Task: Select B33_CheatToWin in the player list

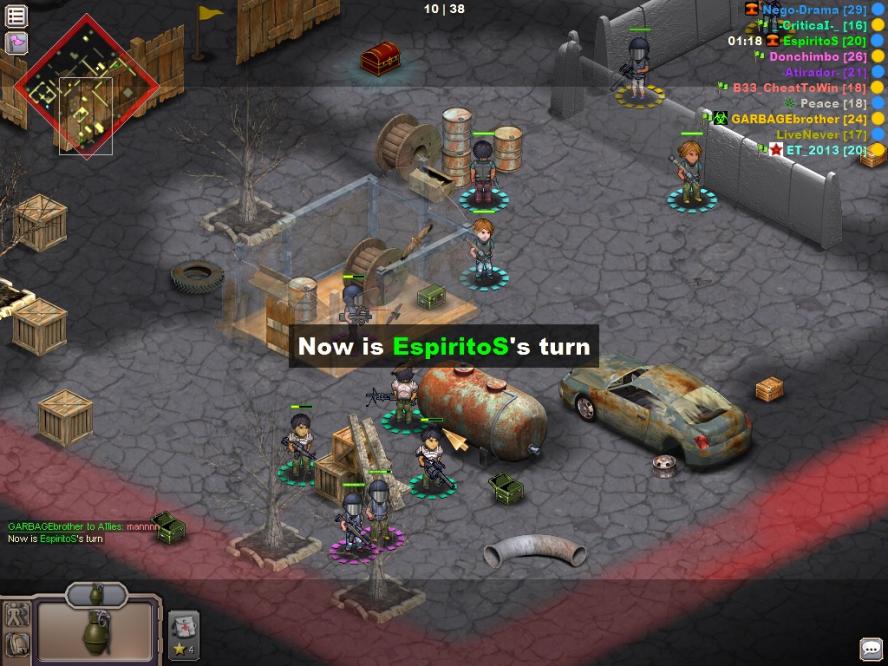Action: point(799,88)
